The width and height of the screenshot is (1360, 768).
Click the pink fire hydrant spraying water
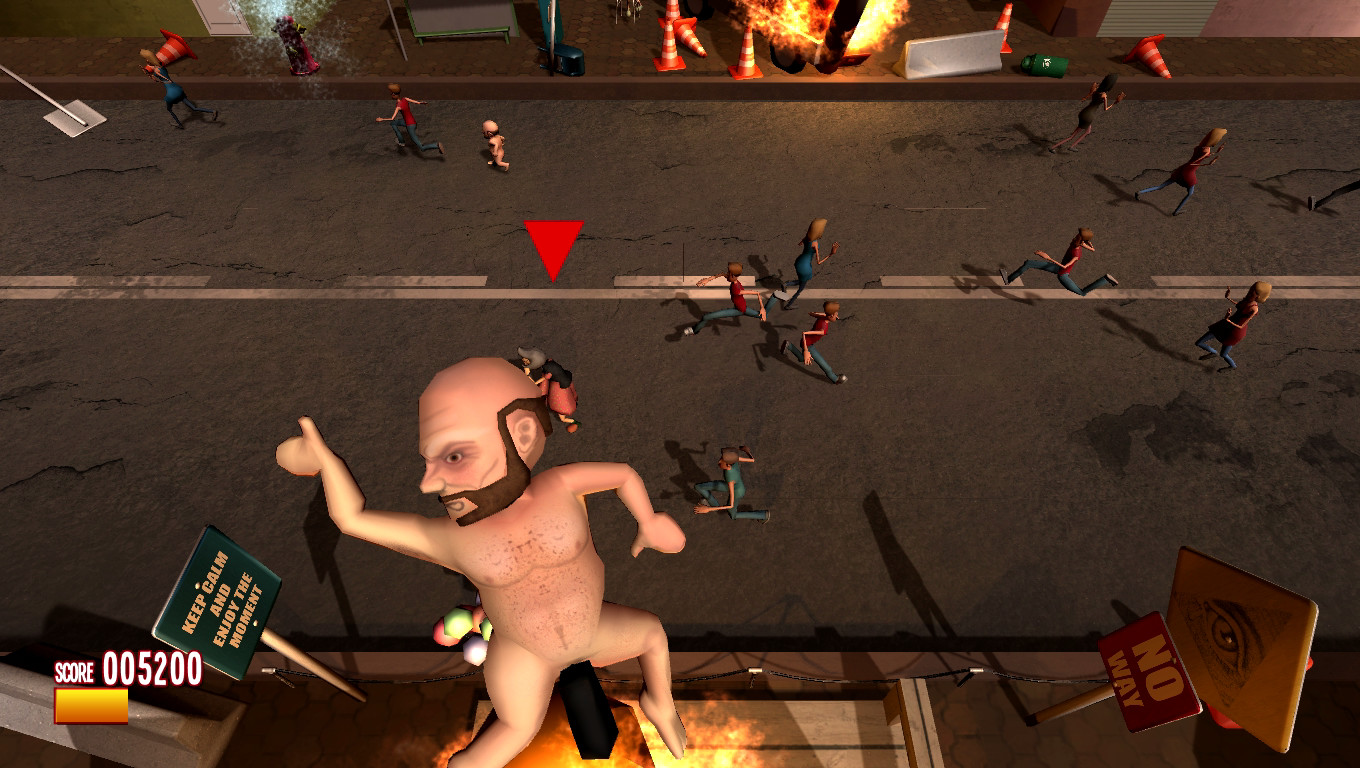coord(295,45)
